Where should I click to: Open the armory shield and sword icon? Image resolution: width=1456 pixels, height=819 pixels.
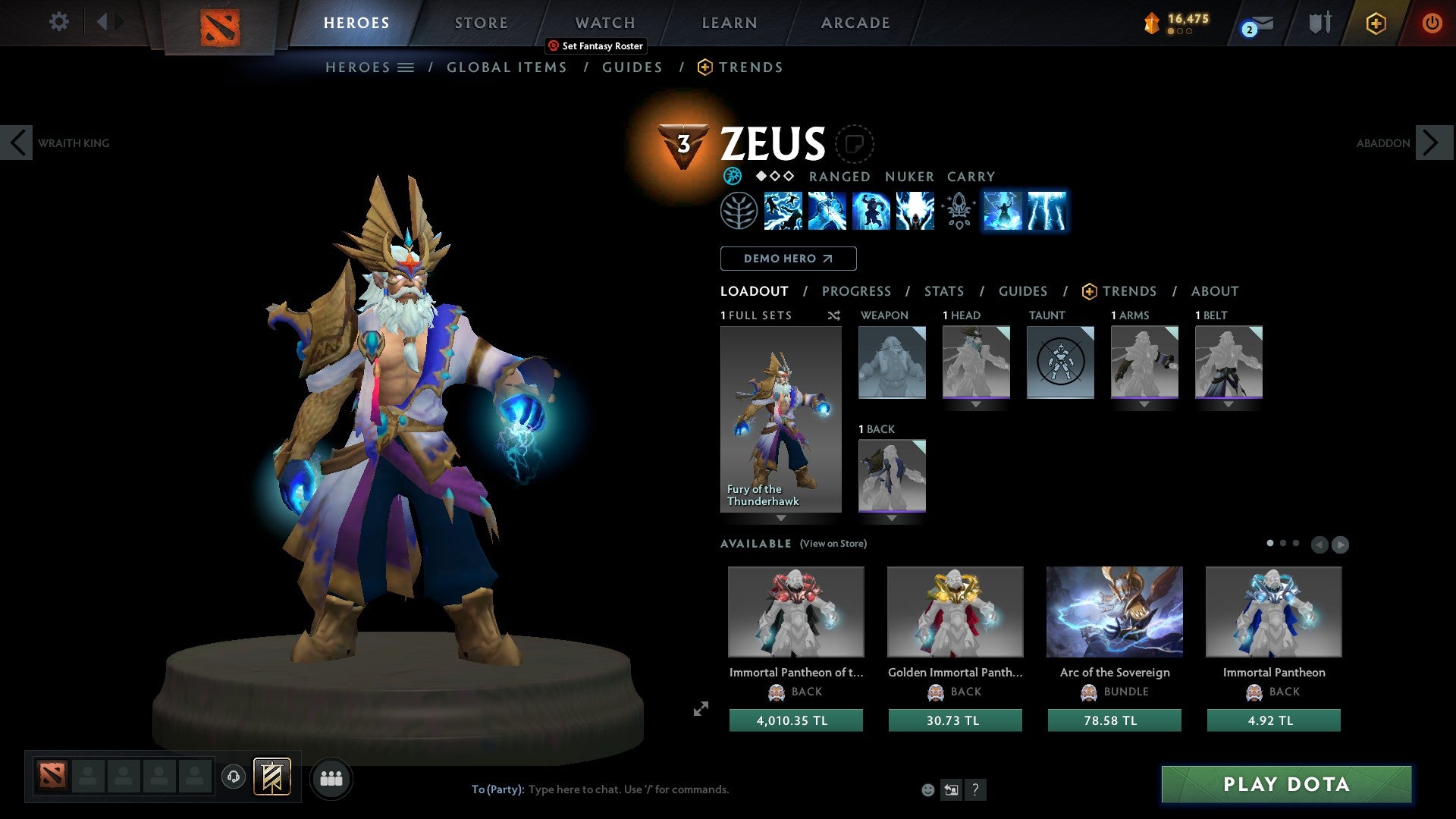point(1319,23)
